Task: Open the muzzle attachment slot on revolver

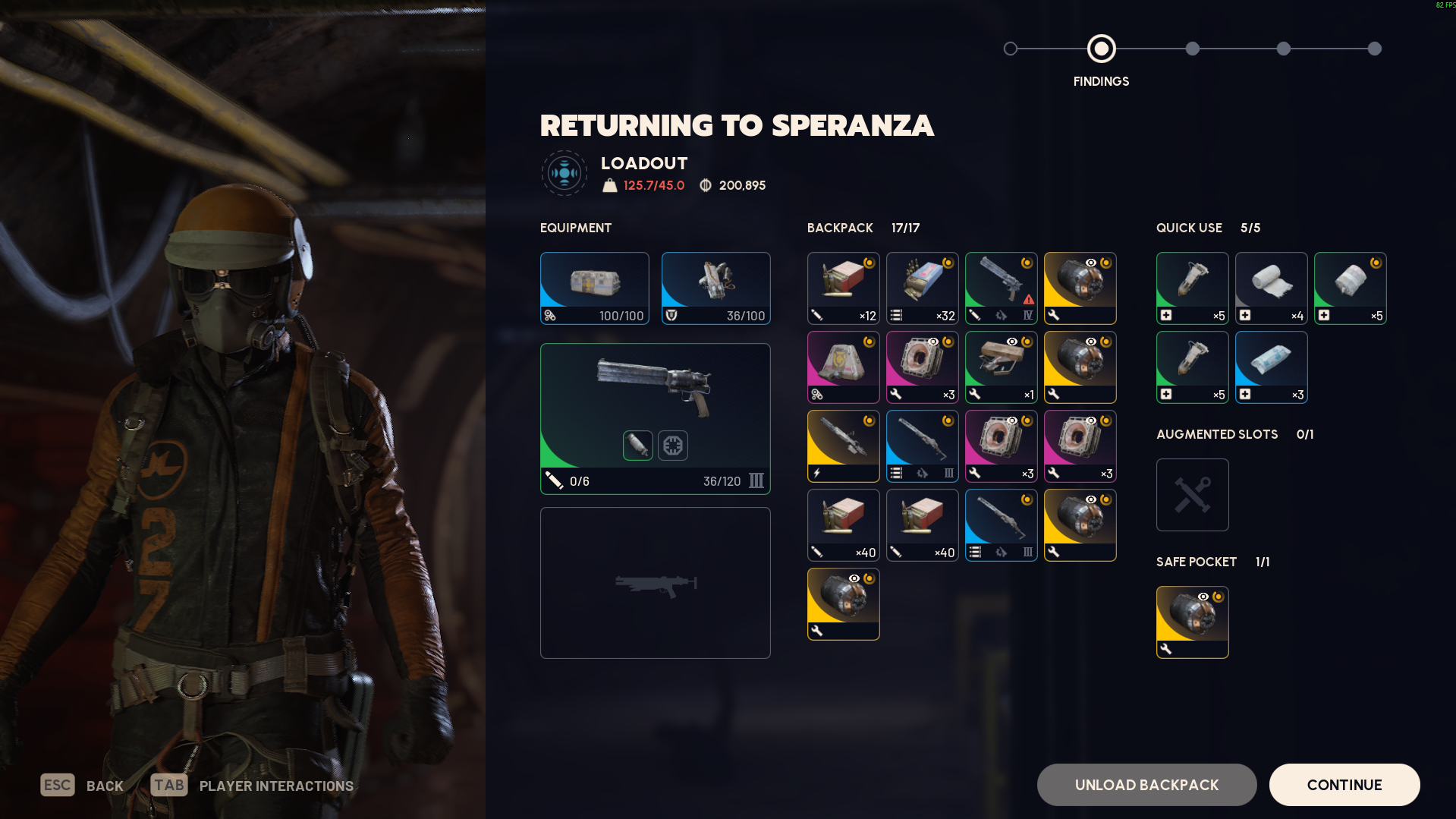Action: 637,445
